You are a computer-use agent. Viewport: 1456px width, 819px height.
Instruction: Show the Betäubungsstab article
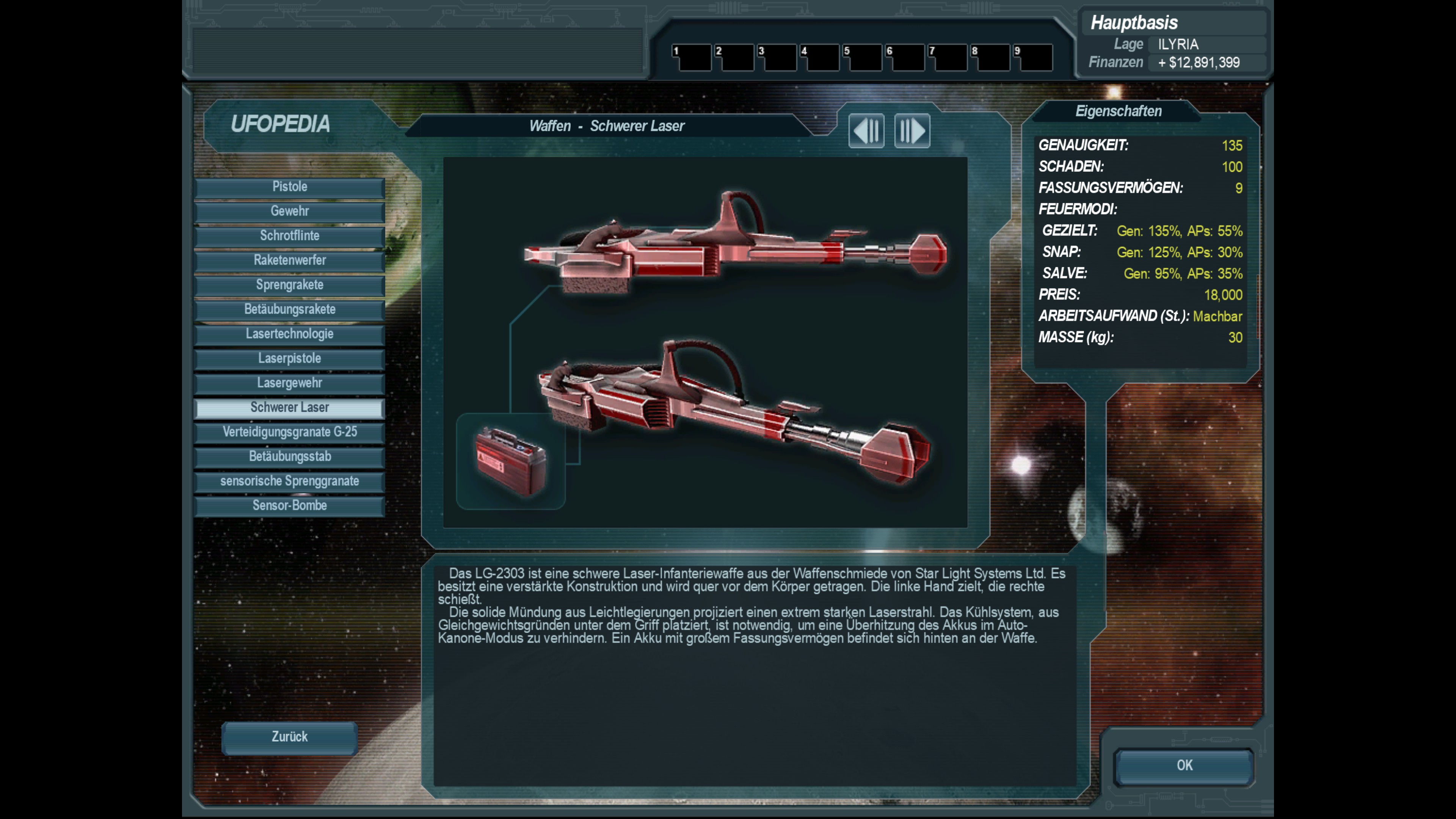(289, 457)
